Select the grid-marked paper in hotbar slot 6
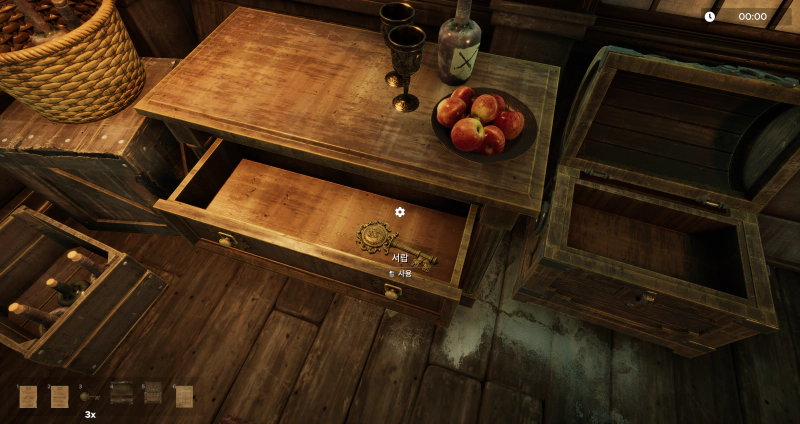This screenshot has height=424, width=800. point(184,397)
